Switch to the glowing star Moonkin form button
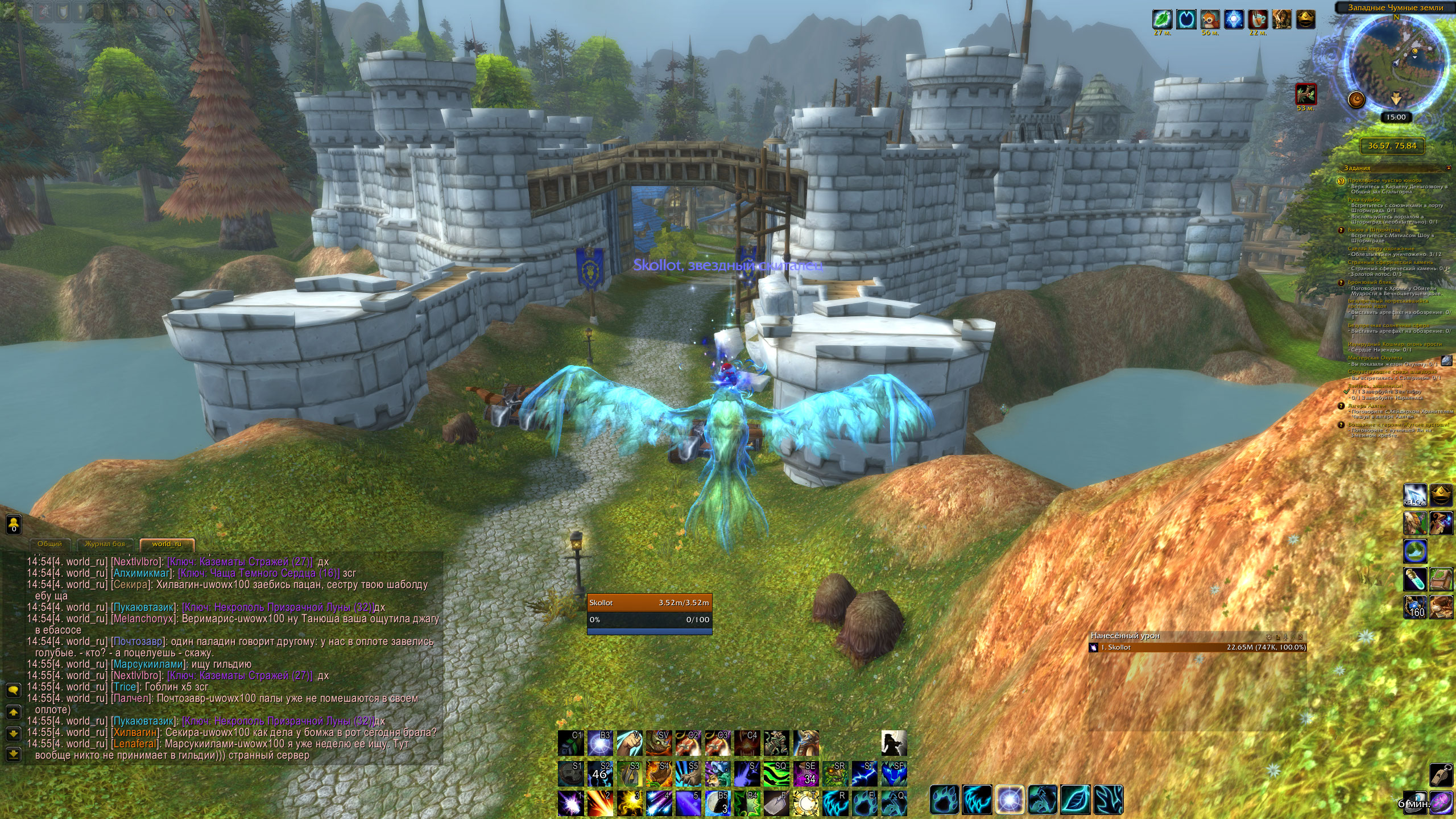 click(1010, 800)
